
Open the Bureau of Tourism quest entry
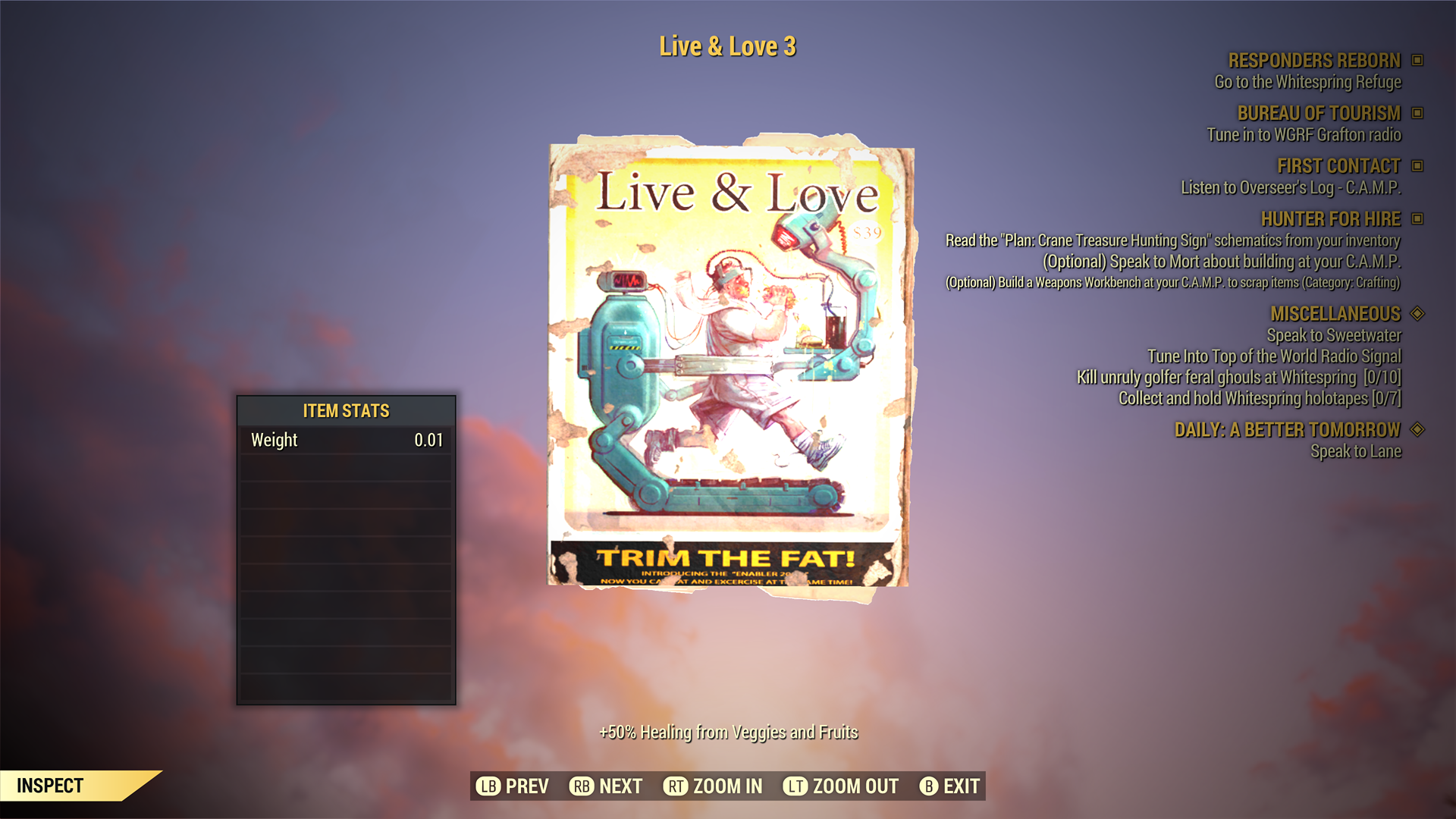(1318, 114)
